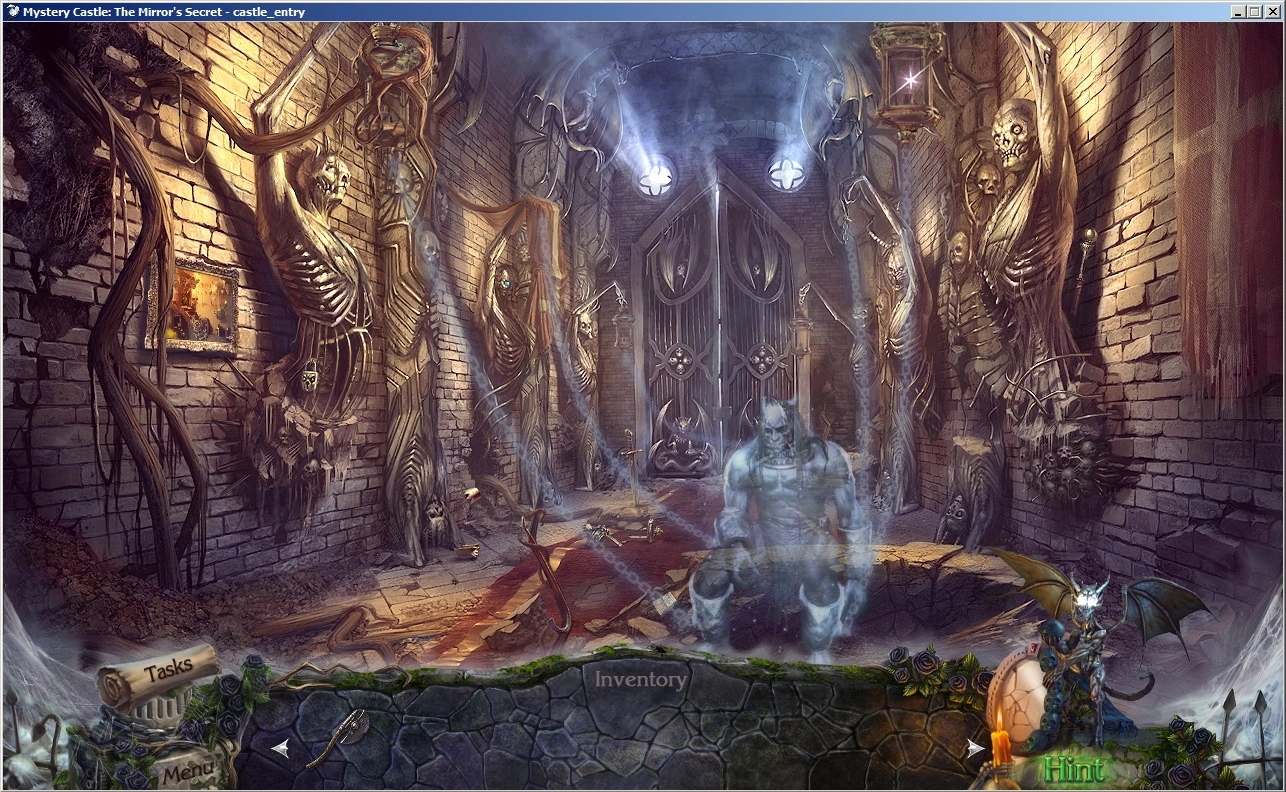Click the inventory right arrow
This screenshot has width=1286, height=792.
click(x=974, y=748)
